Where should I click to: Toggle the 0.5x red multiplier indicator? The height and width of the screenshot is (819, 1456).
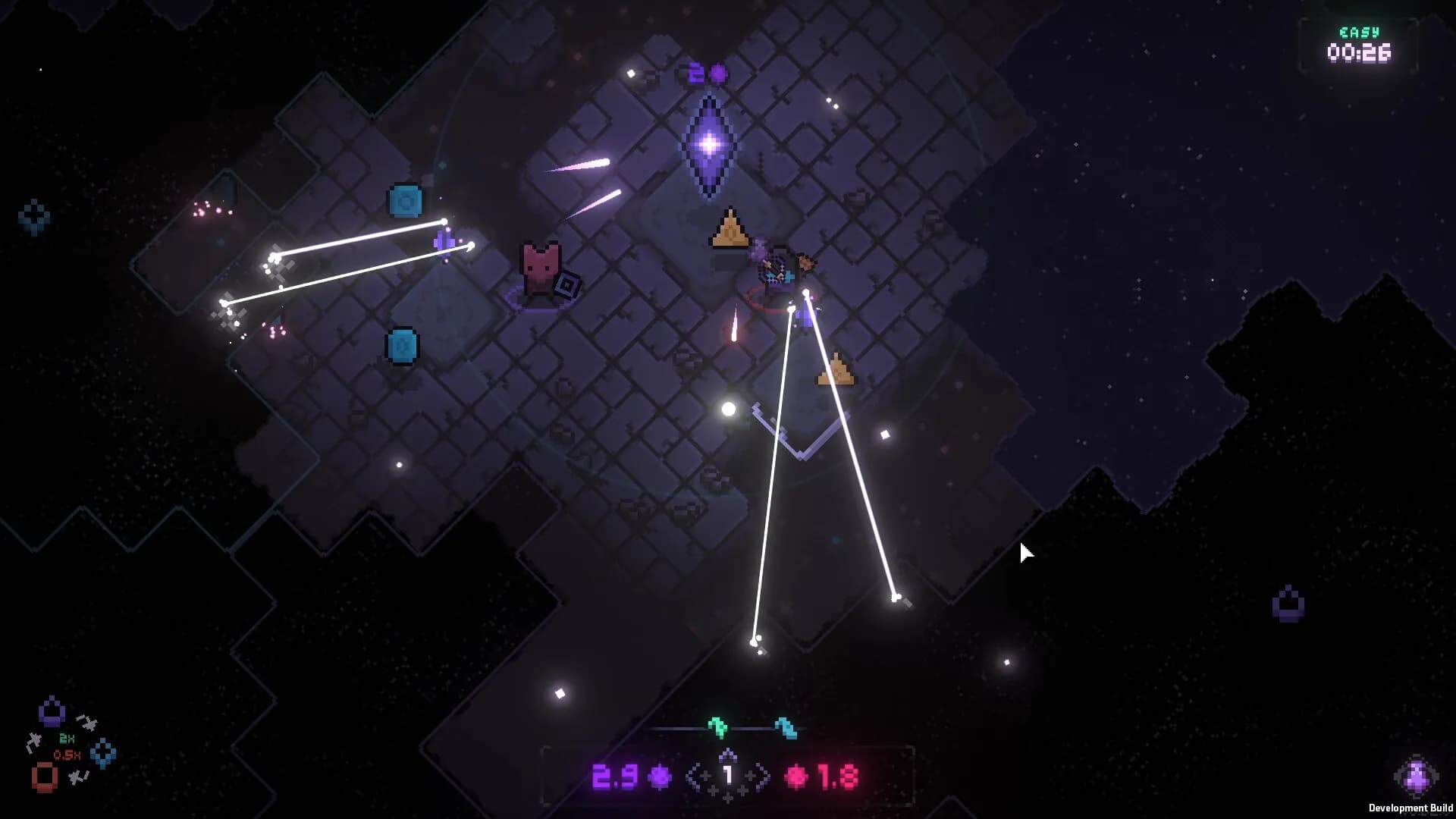pos(67,755)
